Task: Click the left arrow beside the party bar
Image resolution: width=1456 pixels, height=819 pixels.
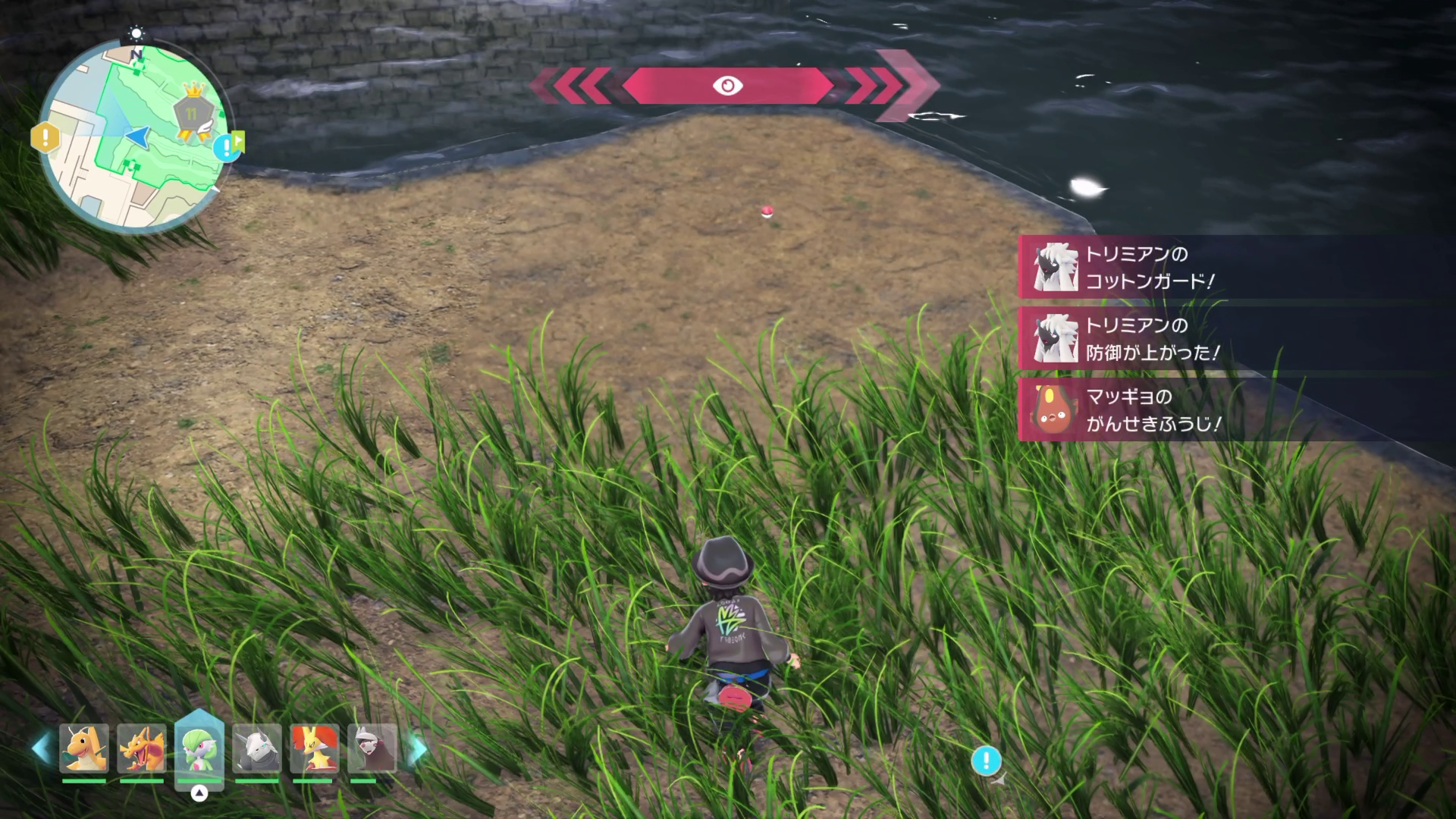Action: [x=41, y=748]
